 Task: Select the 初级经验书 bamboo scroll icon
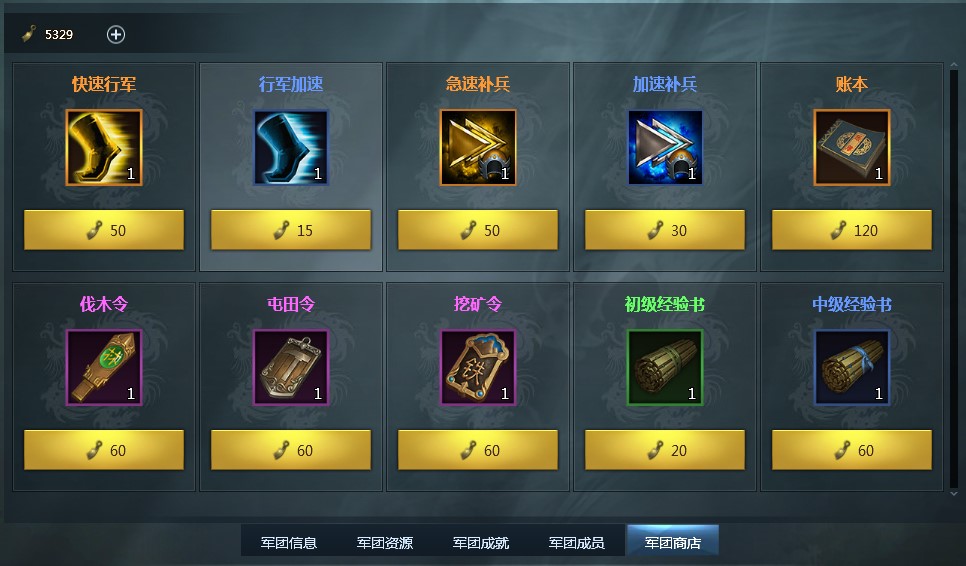(665, 367)
